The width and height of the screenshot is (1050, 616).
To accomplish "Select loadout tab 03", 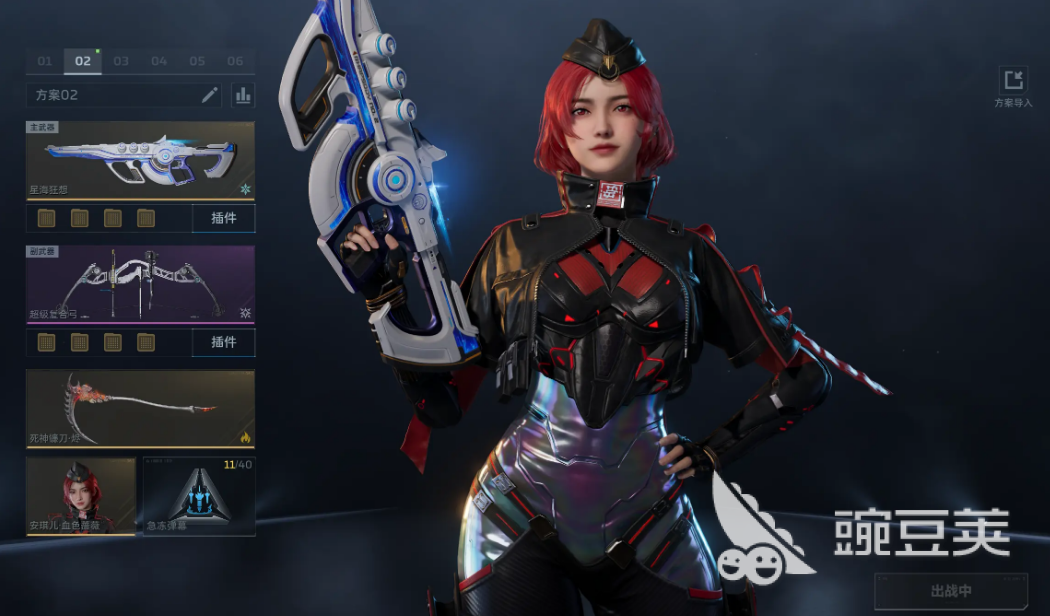I will pos(121,61).
